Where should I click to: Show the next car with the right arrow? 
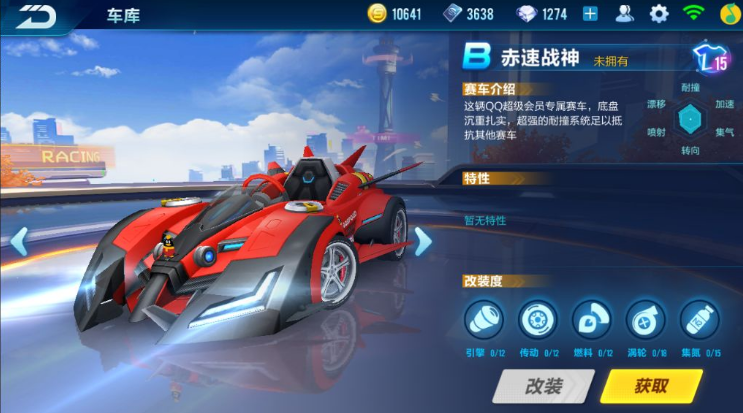422,241
